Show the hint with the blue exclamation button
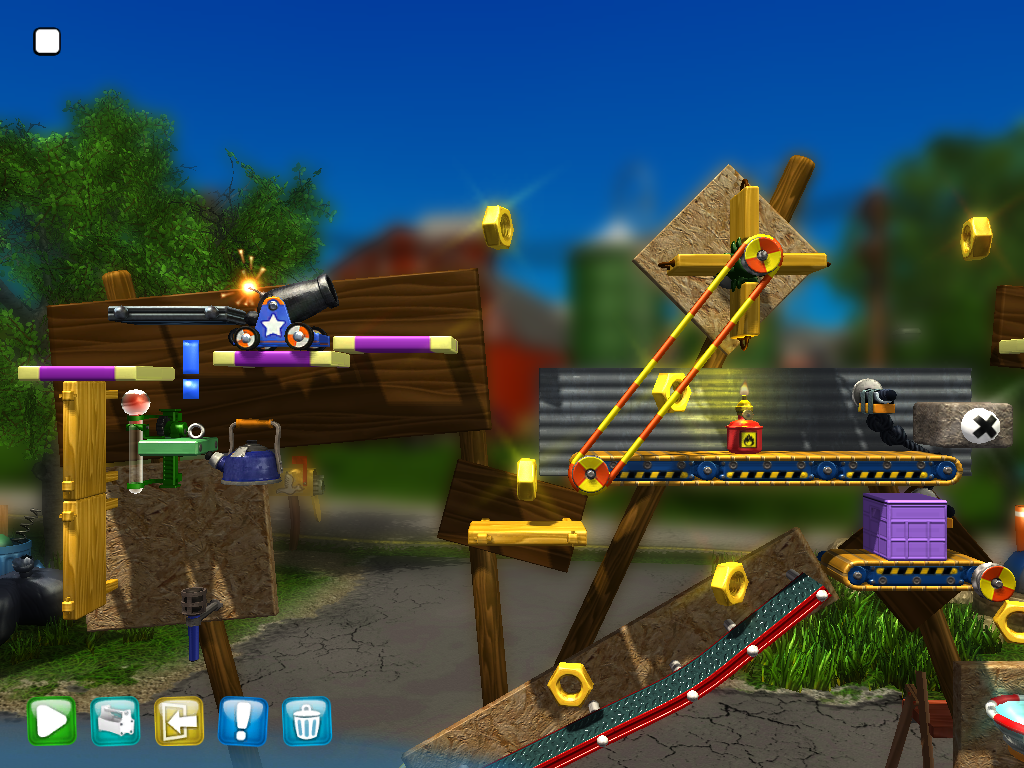The image size is (1024, 768). [x=243, y=720]
